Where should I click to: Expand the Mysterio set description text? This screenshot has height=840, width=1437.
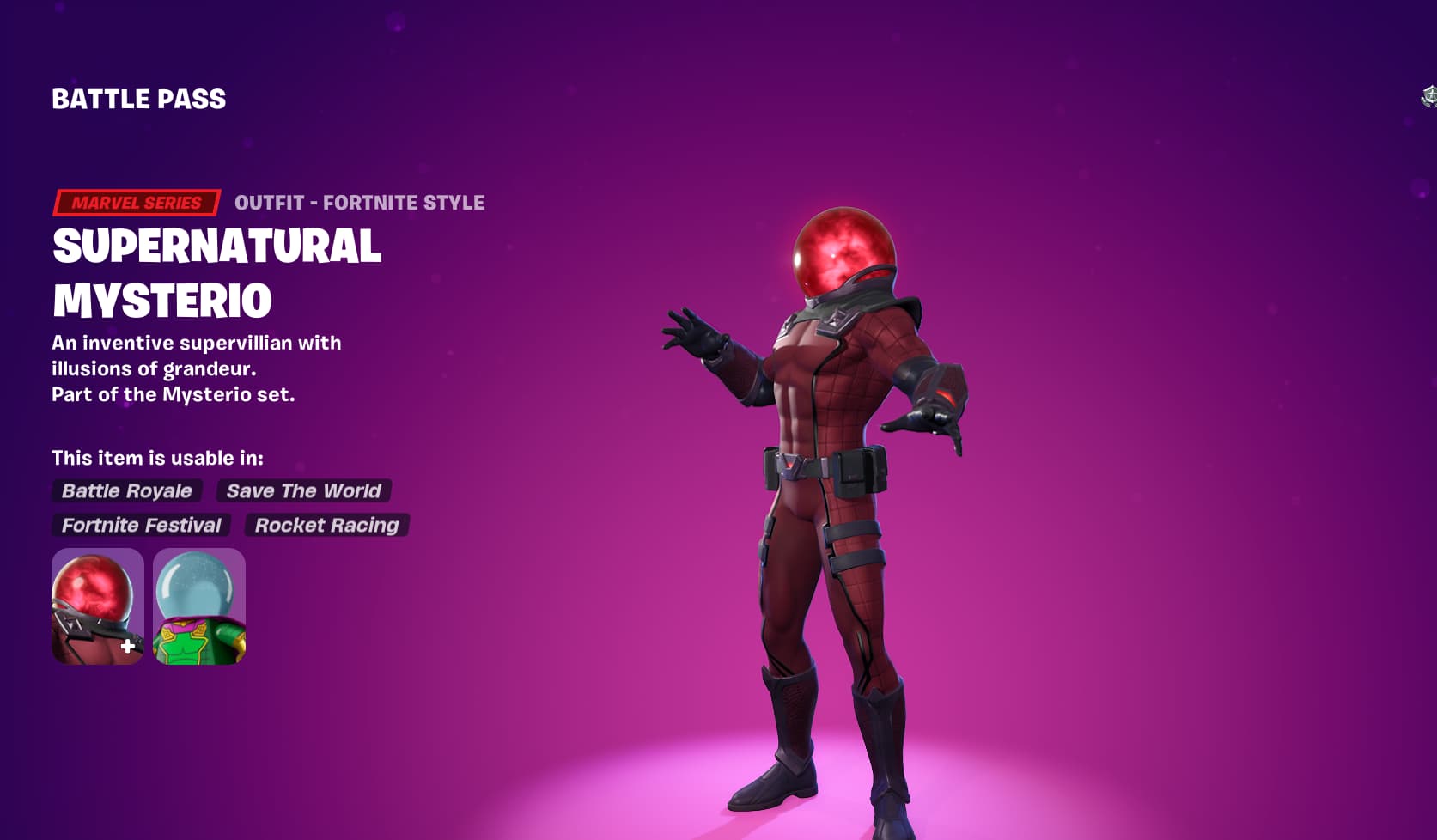tap(174, 394)
